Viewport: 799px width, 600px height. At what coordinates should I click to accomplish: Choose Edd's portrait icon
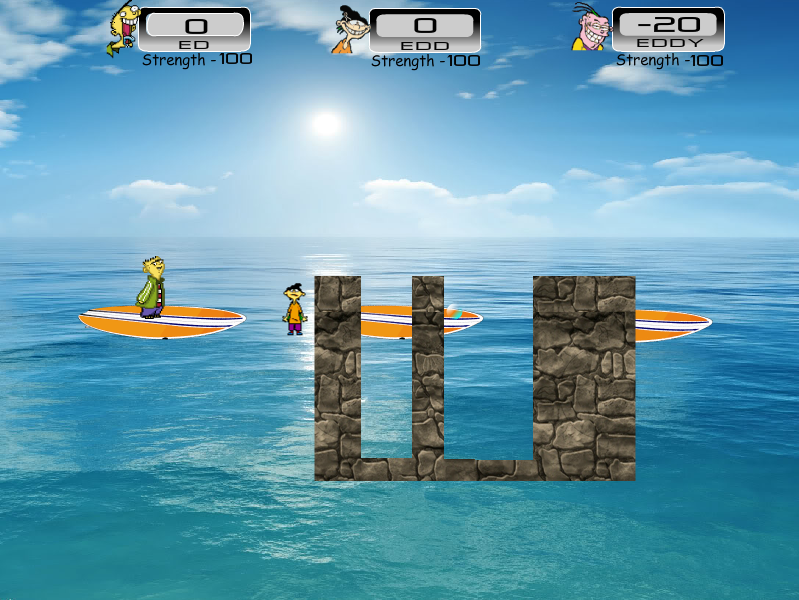350,30
